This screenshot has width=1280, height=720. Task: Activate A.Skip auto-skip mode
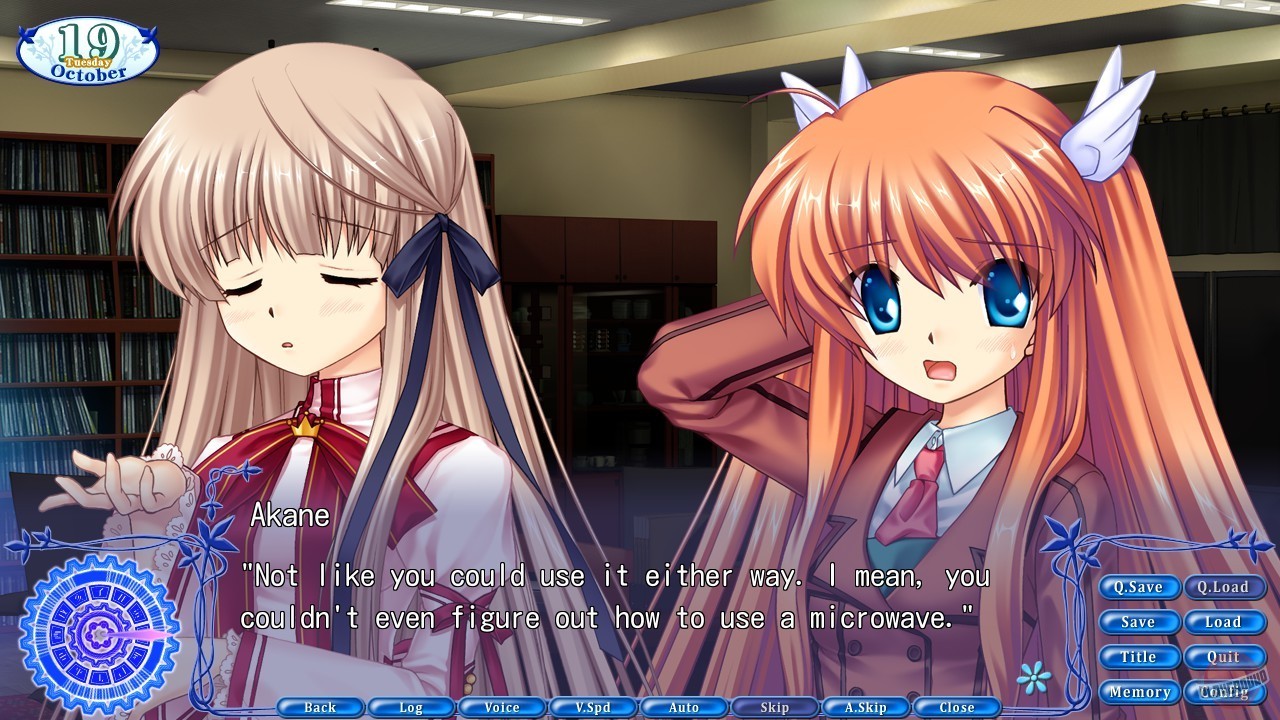click(865, 707)
